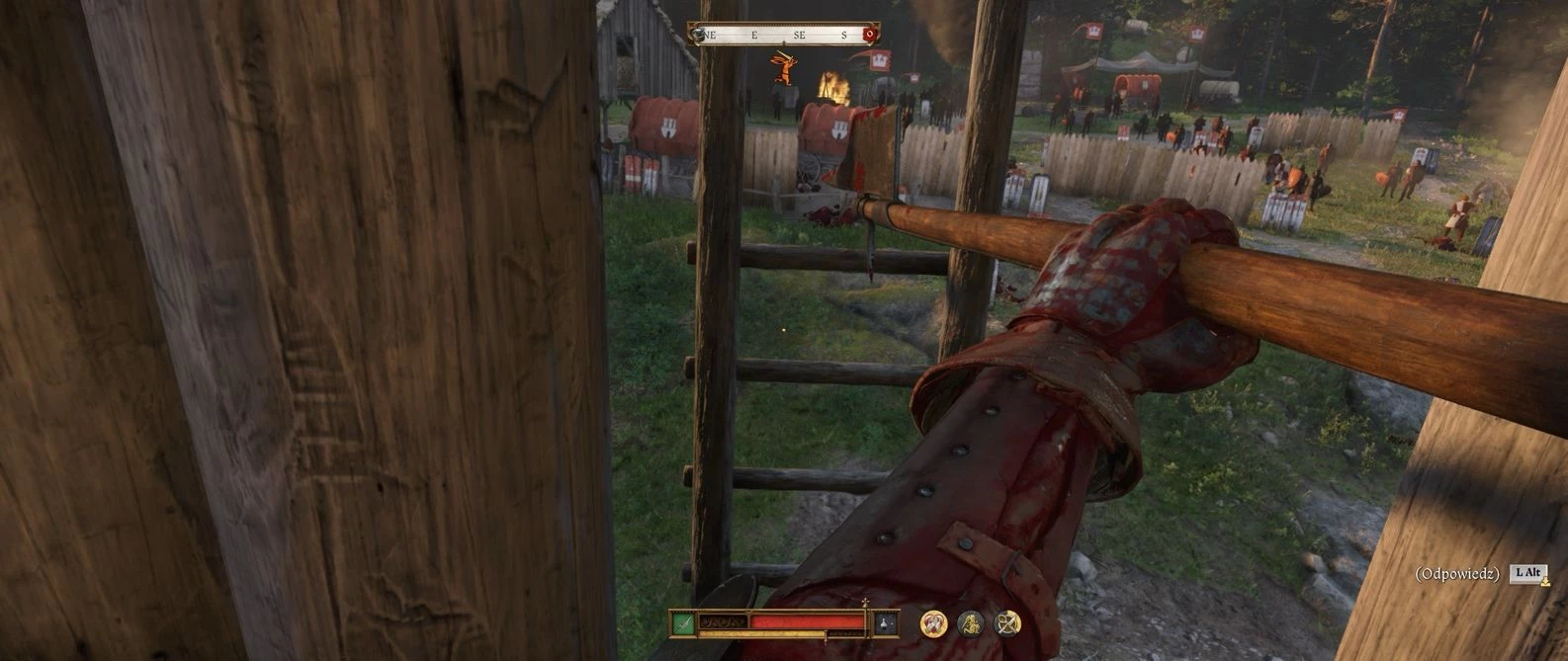Select the red objective marker on the compass
1568x661 pixels.
[x=869, y=36]
